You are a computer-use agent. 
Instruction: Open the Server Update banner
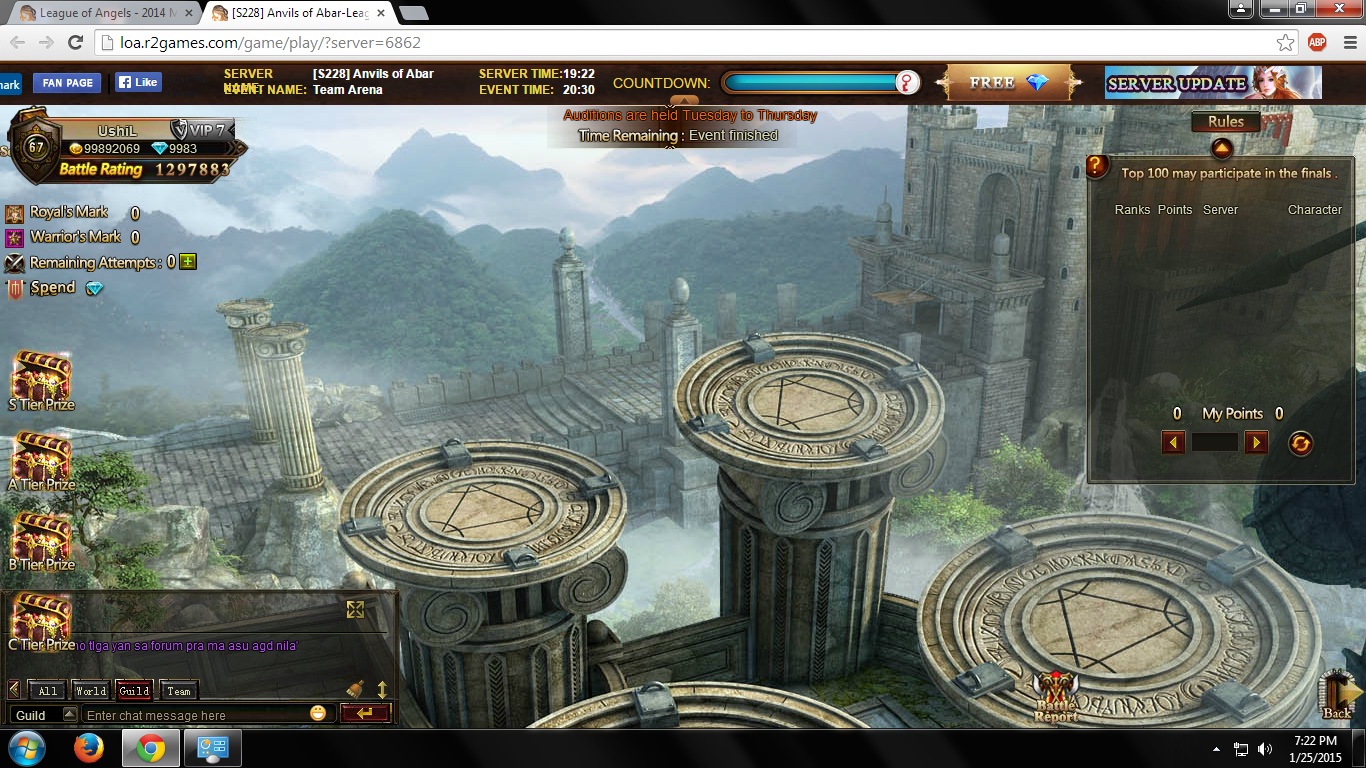pos(1212,83)
